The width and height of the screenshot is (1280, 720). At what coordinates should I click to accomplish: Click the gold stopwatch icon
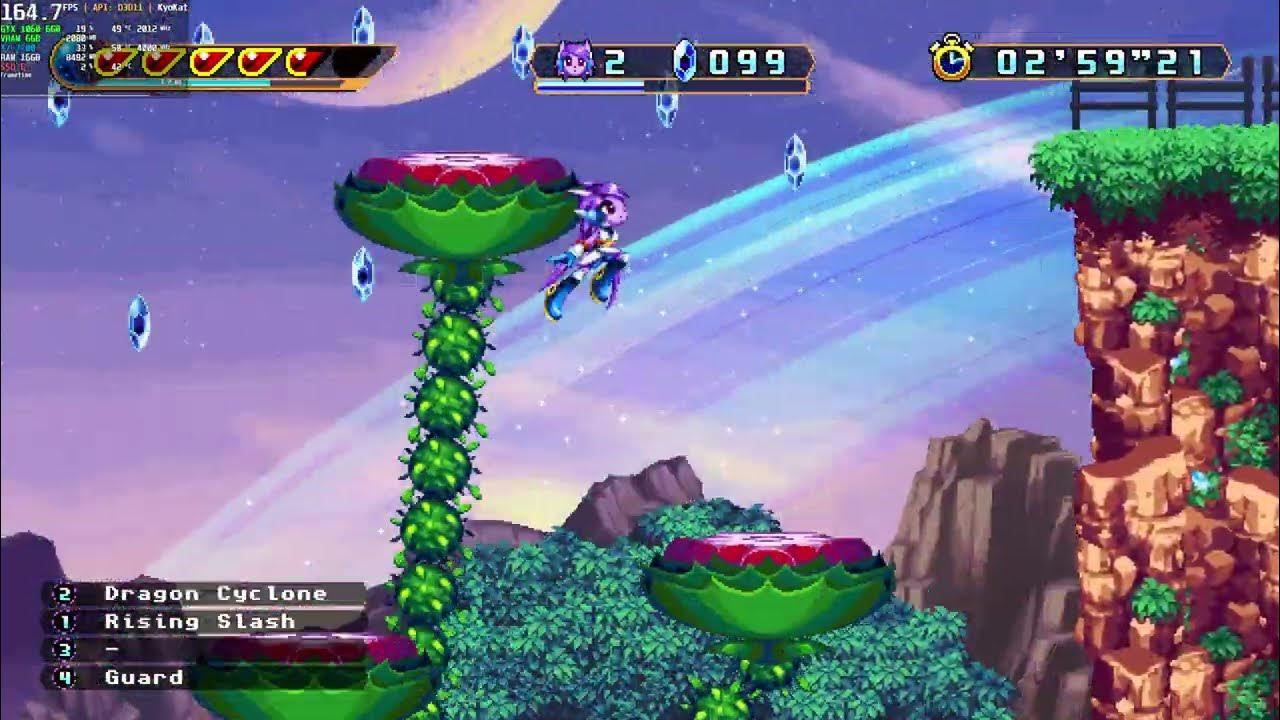pos(952,60)
